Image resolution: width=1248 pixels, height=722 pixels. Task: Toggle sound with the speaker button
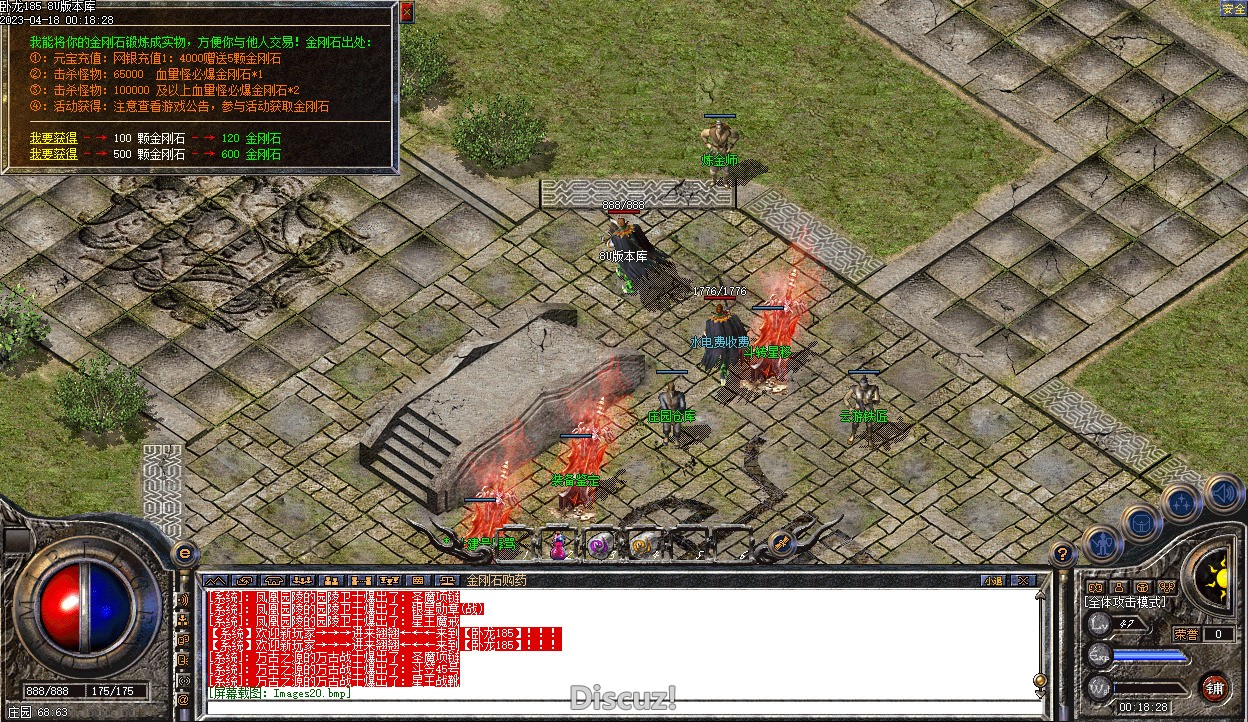1223,492
